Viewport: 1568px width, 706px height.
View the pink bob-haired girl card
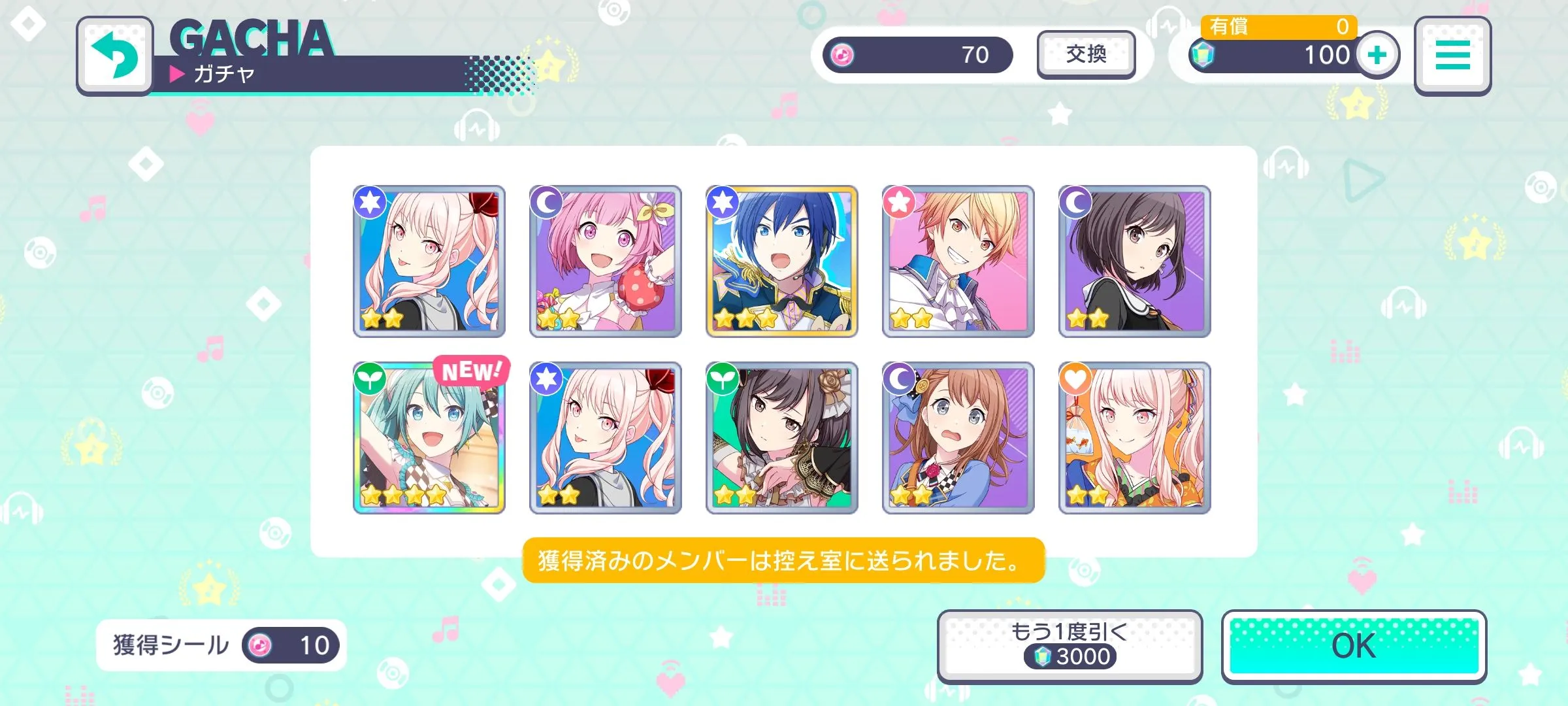pyautogui.click(x=606, y=261)
